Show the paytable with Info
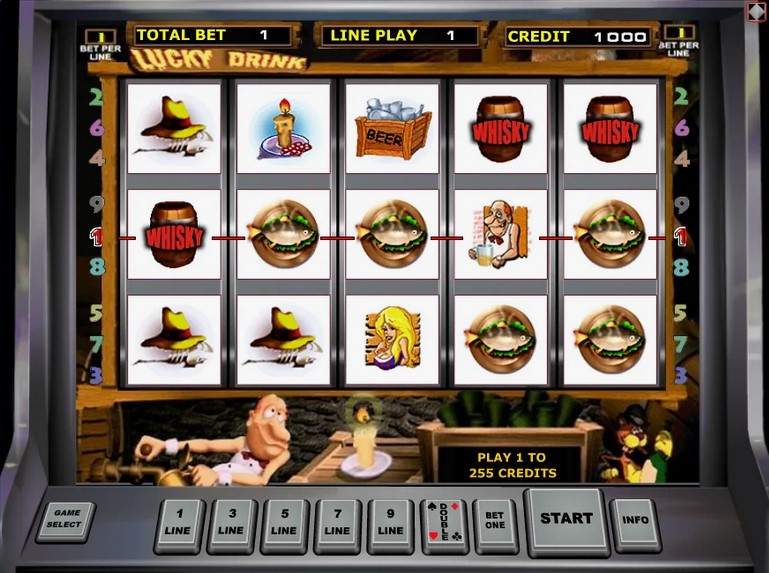This screenshot has width=769, height=573. pyautogui.click(x=635, y=521)
